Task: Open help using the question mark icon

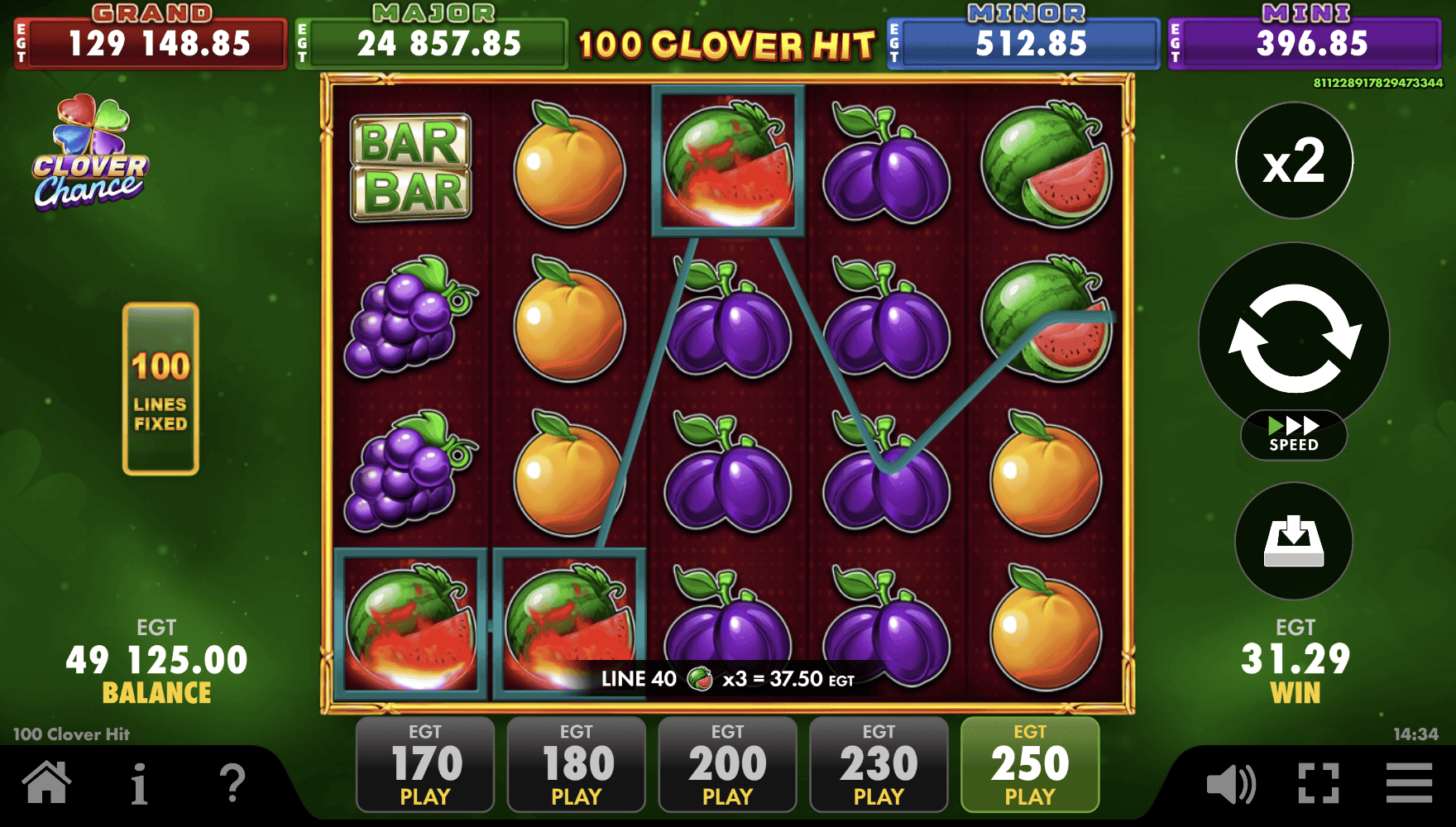Action: click(x=234, y=782)
